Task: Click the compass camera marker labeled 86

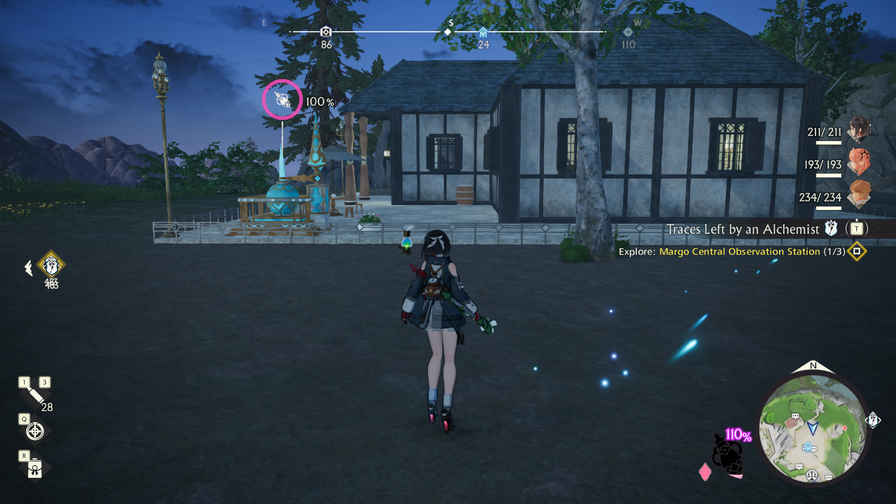Action: click(326, 33)
